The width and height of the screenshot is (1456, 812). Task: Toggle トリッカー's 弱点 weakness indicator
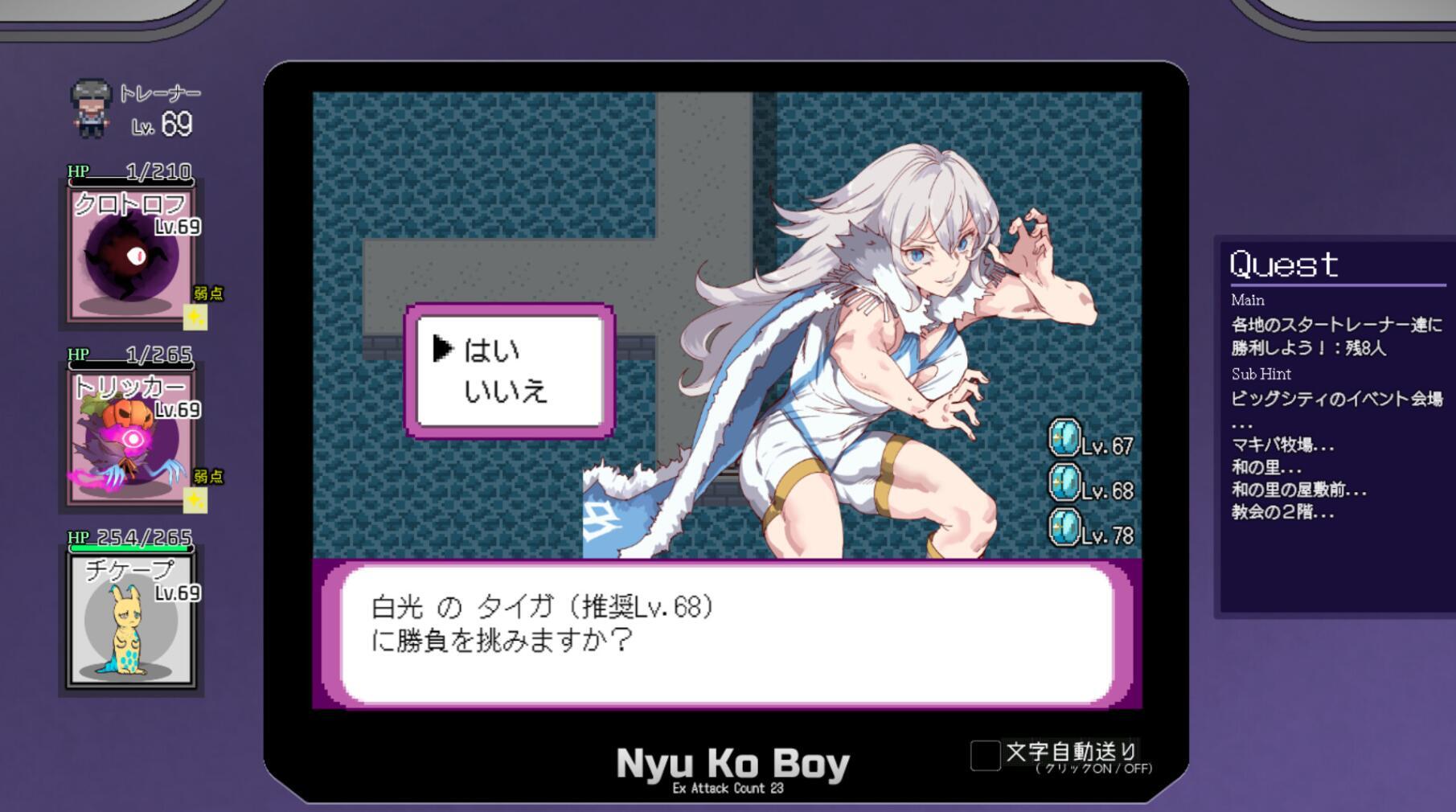tap(195, 498)
